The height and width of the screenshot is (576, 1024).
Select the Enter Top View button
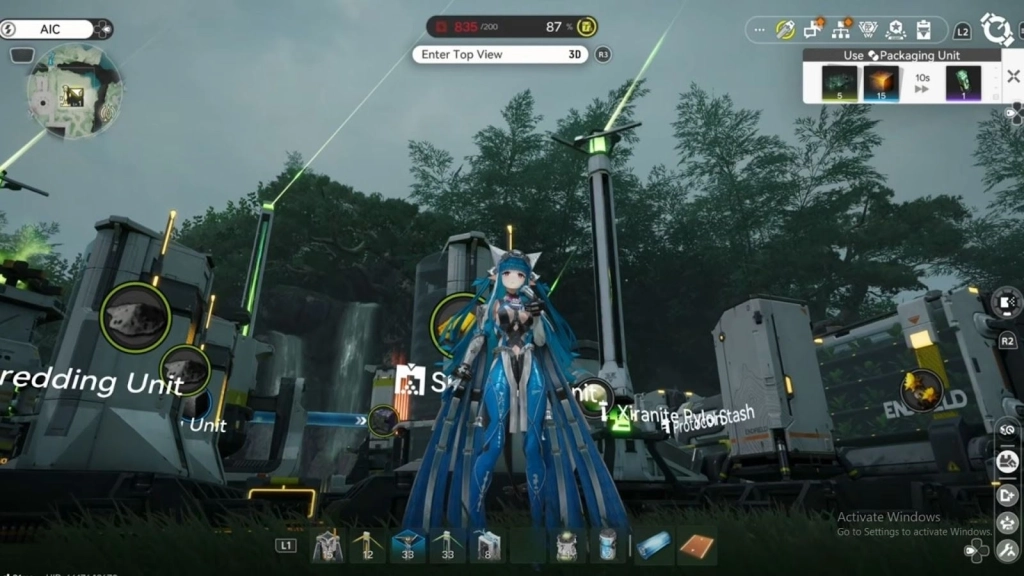(x=500, y=54)
